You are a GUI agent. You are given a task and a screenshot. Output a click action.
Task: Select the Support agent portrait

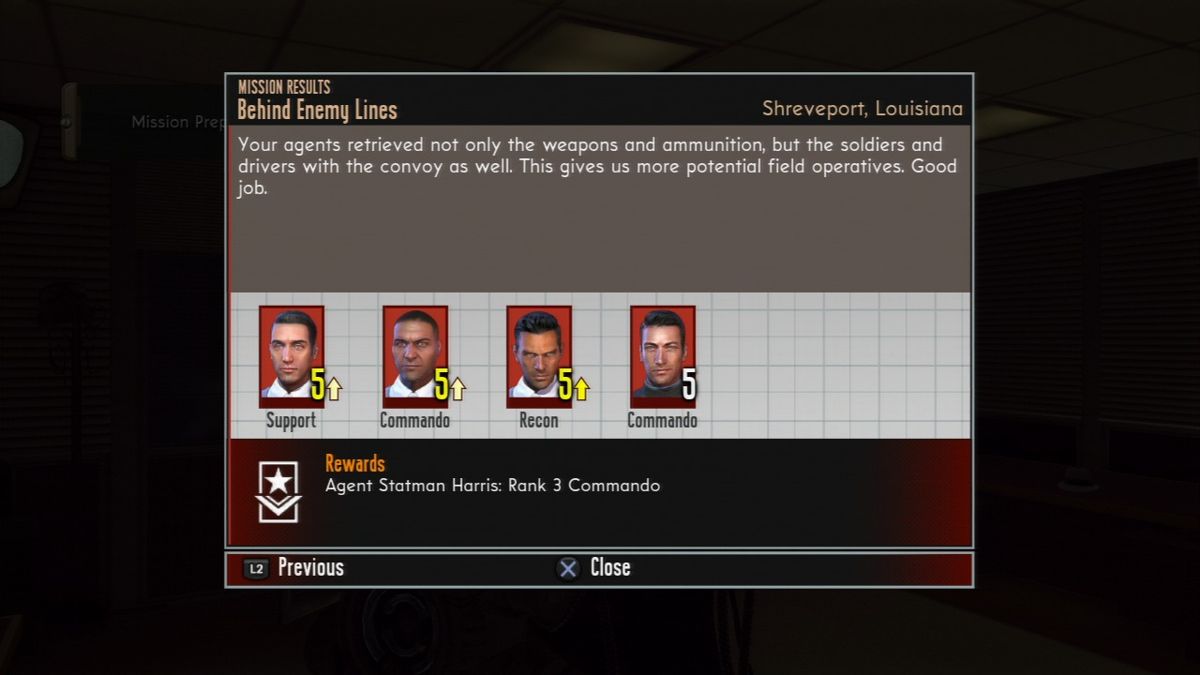(291, 352)
